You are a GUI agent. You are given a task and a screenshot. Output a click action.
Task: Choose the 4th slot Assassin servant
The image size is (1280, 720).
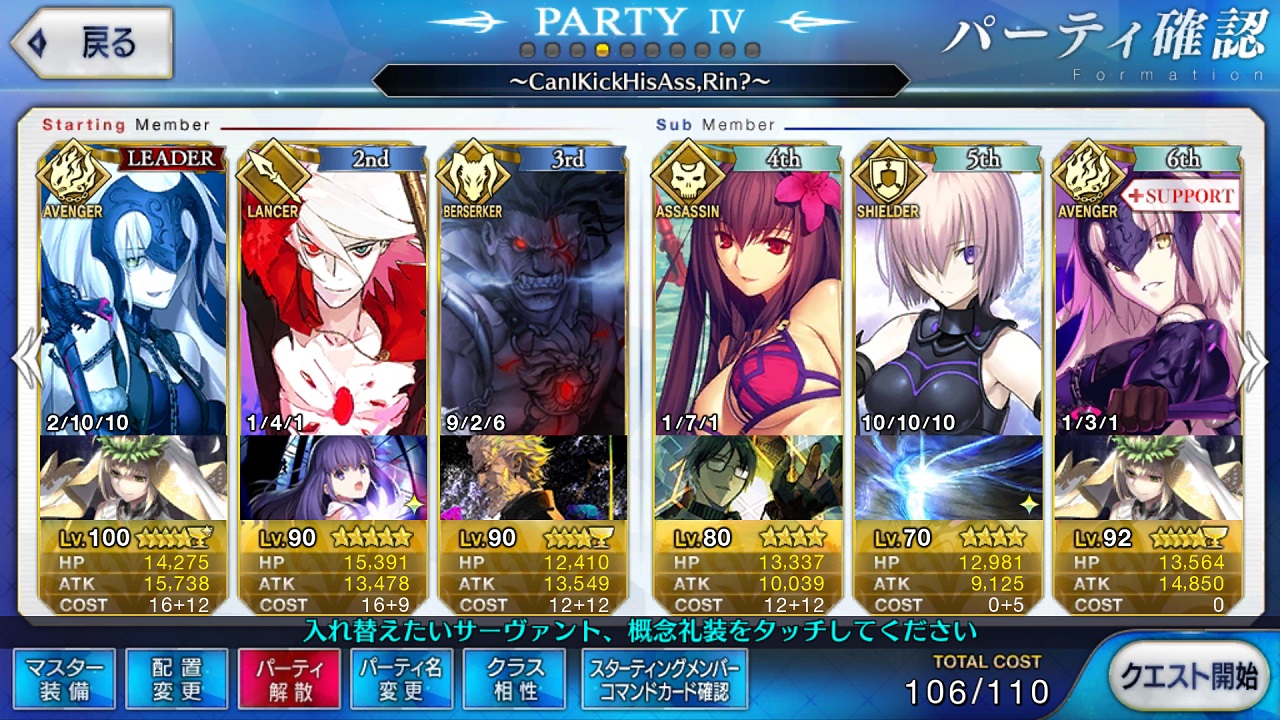(748, 300)
